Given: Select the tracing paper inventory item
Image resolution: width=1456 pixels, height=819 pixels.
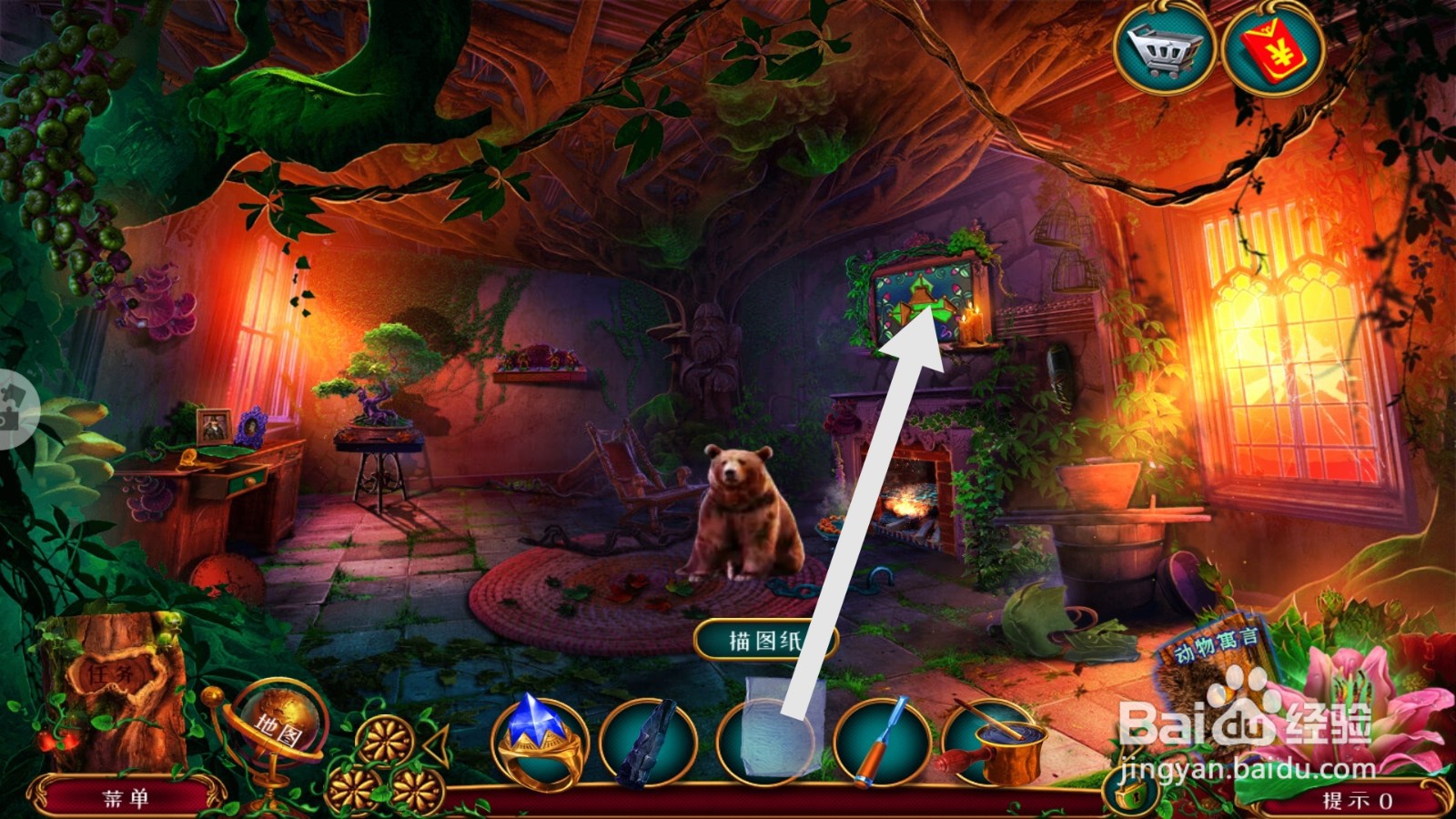Looking at the screenshot, I should (769, 742).
